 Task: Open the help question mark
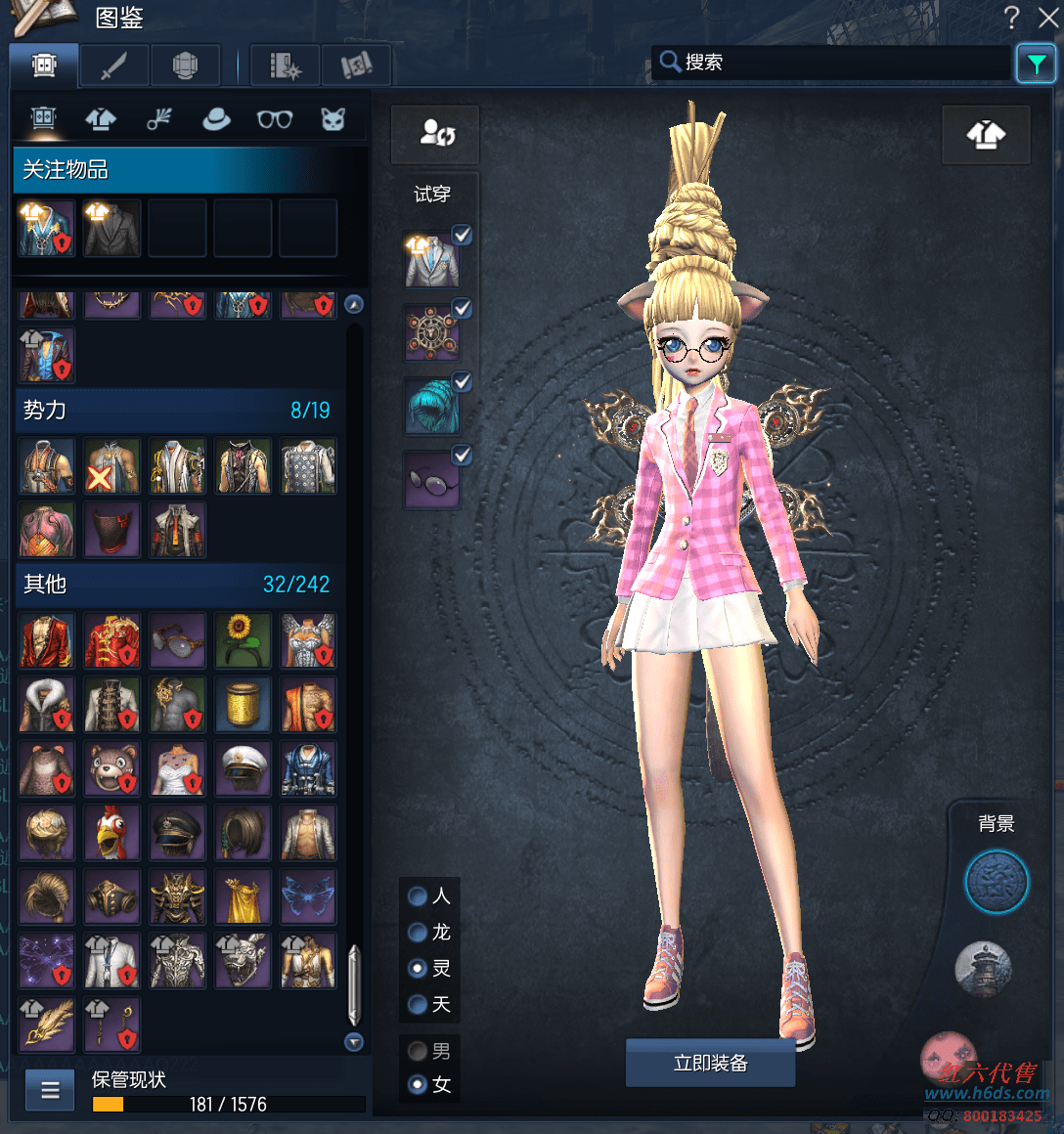[x=1011, y=17]
